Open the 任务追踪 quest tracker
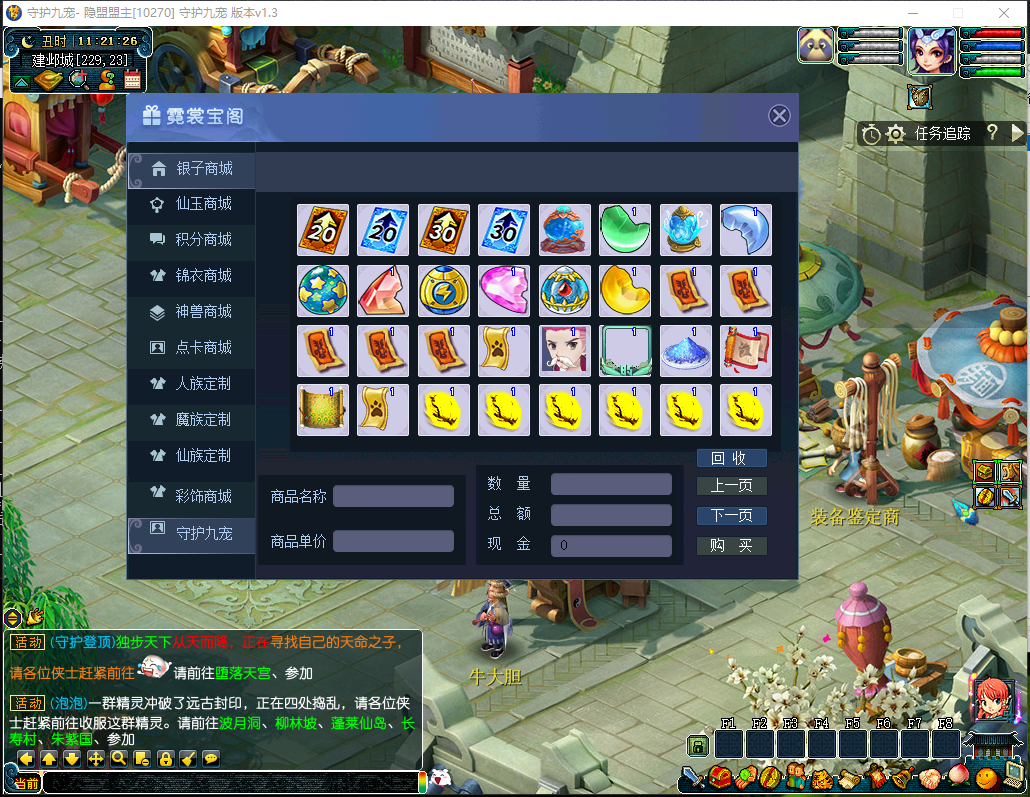1030x797 pixels. click(942, 133)
